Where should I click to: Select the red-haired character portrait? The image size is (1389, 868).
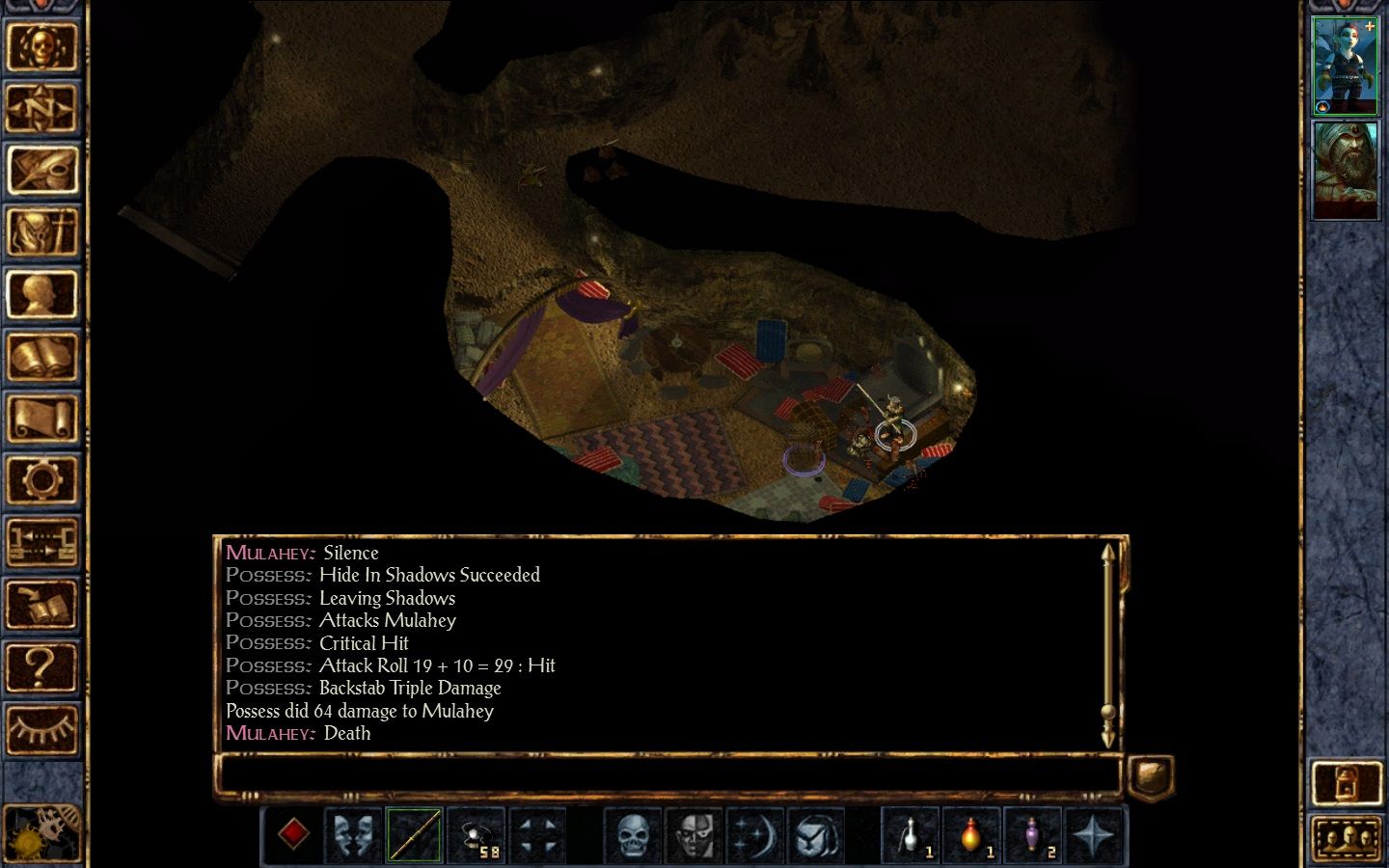pos(1346,66)
